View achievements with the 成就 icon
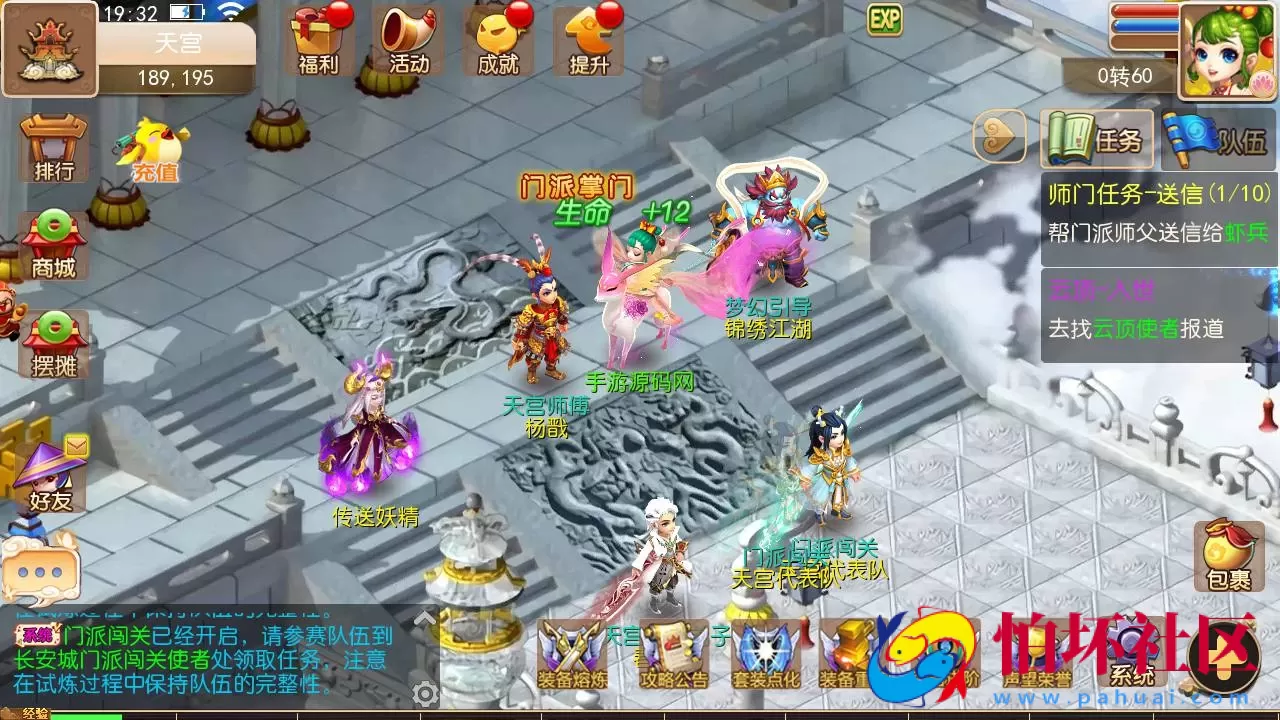The height and width of the screenshot is (720, 1280). pos(497,40)
